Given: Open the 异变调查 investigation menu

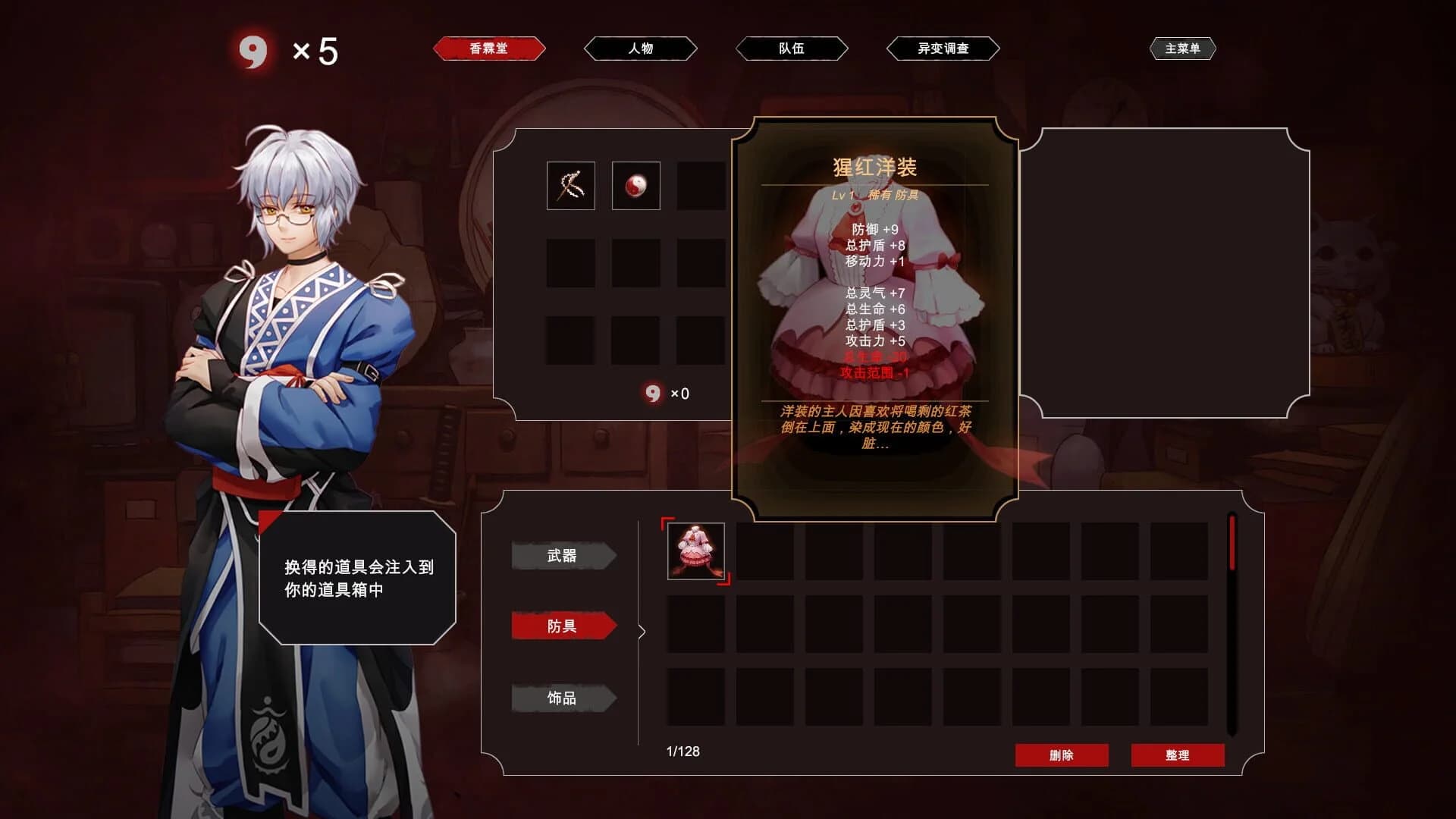Looking at the screenshot, I should point(943,48).
